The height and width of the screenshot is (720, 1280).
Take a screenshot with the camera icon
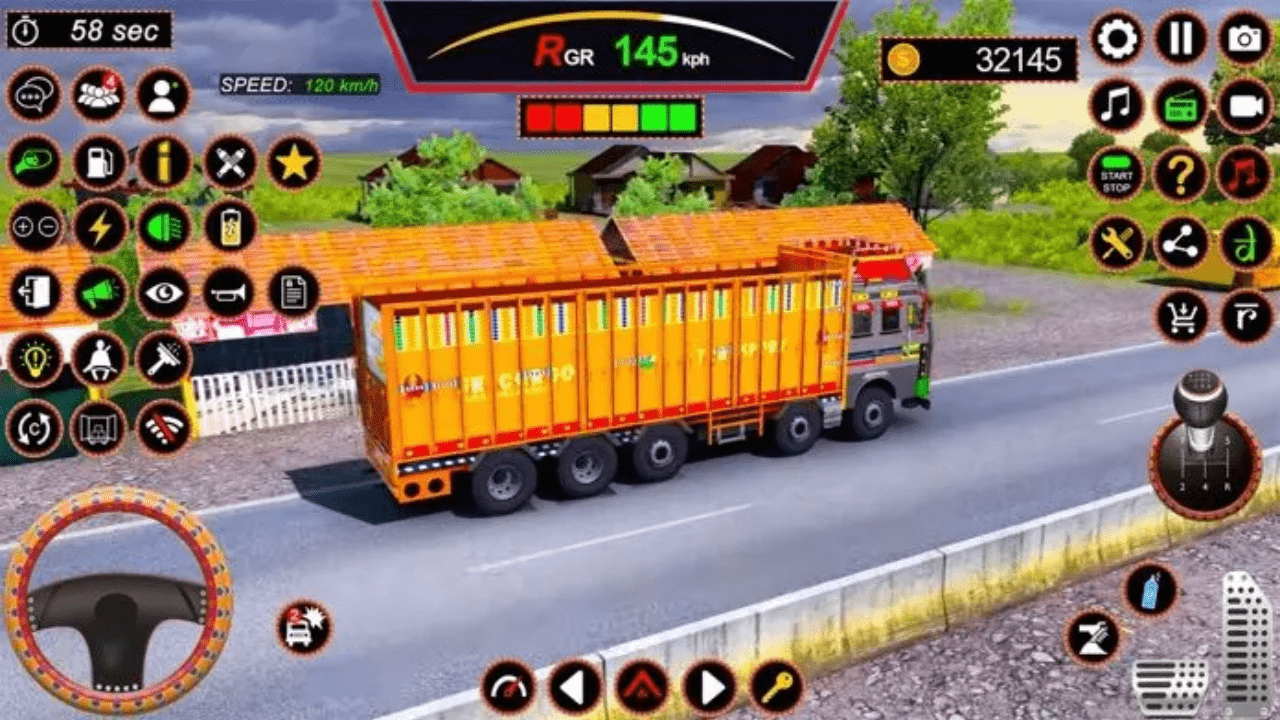(x=1245, y=38)
